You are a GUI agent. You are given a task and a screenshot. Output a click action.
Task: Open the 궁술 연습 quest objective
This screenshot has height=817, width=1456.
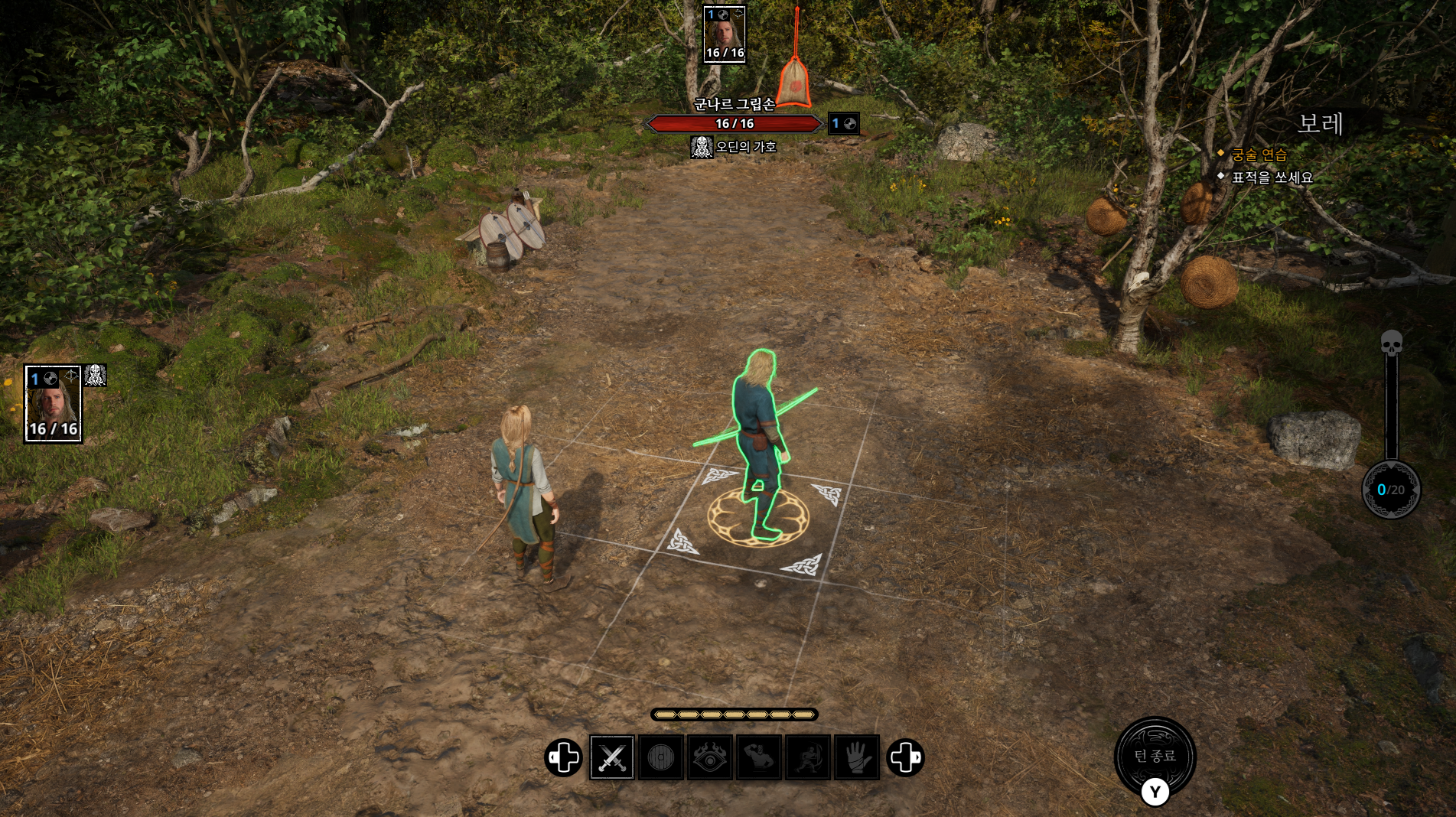point(1259,155)
